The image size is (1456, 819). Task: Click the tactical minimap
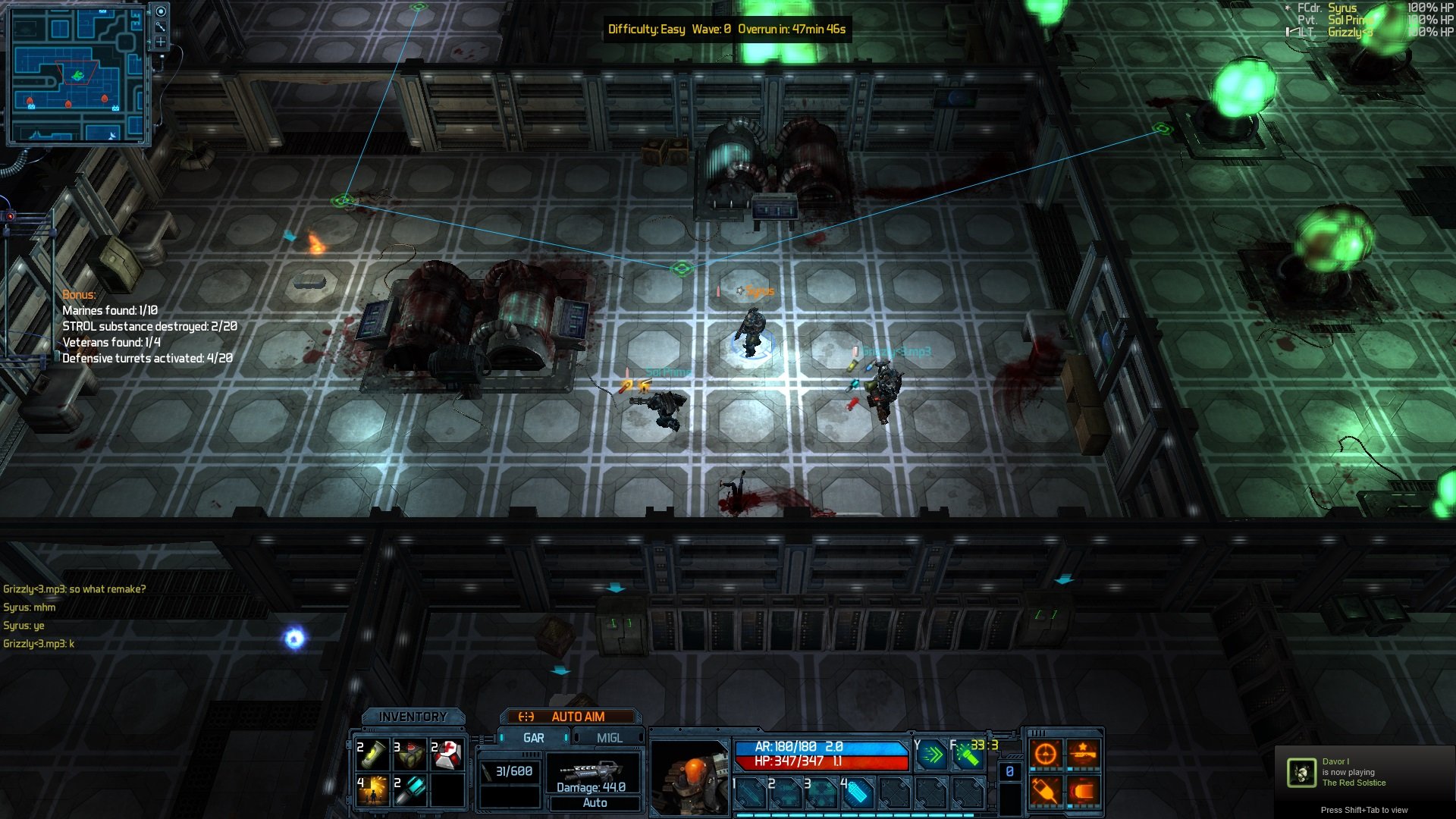point(76,76)
